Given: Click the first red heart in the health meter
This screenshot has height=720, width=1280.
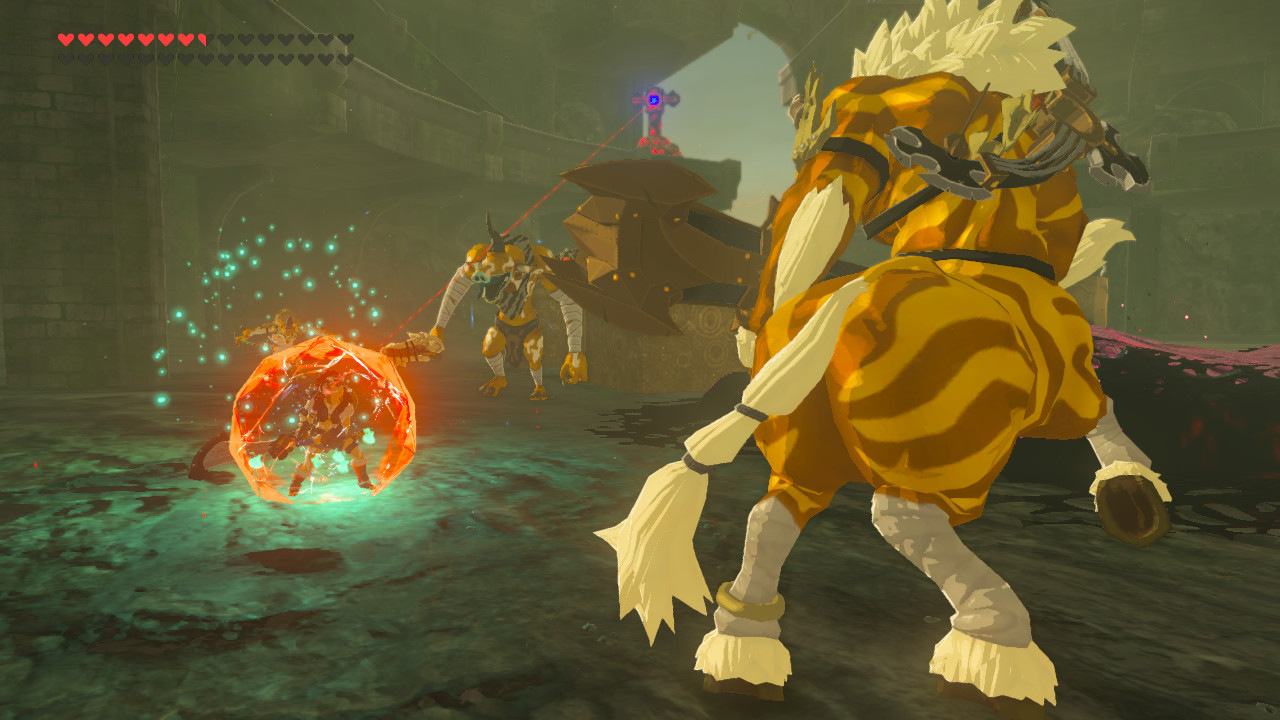Looking at the screenshot, I should [66, 40].
